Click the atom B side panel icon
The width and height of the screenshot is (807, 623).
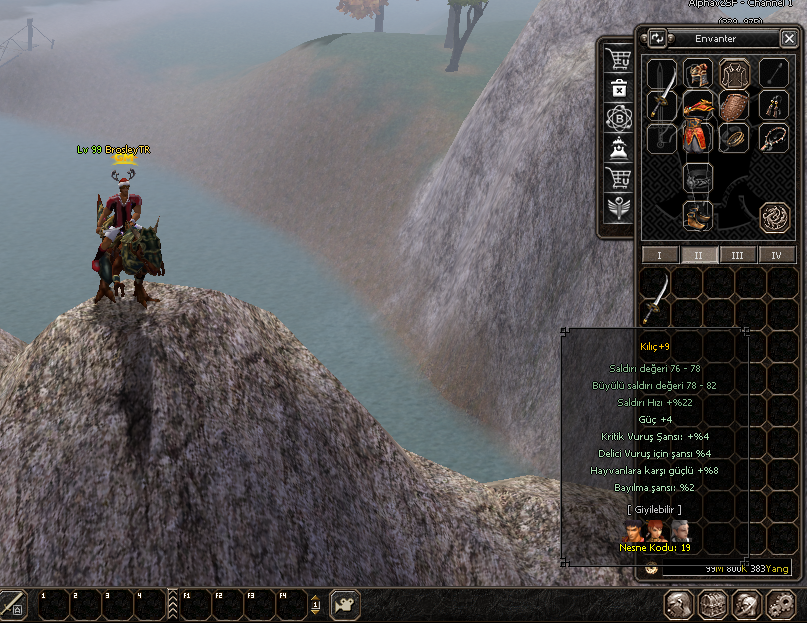pyautogui.click(x=619, y=118)
